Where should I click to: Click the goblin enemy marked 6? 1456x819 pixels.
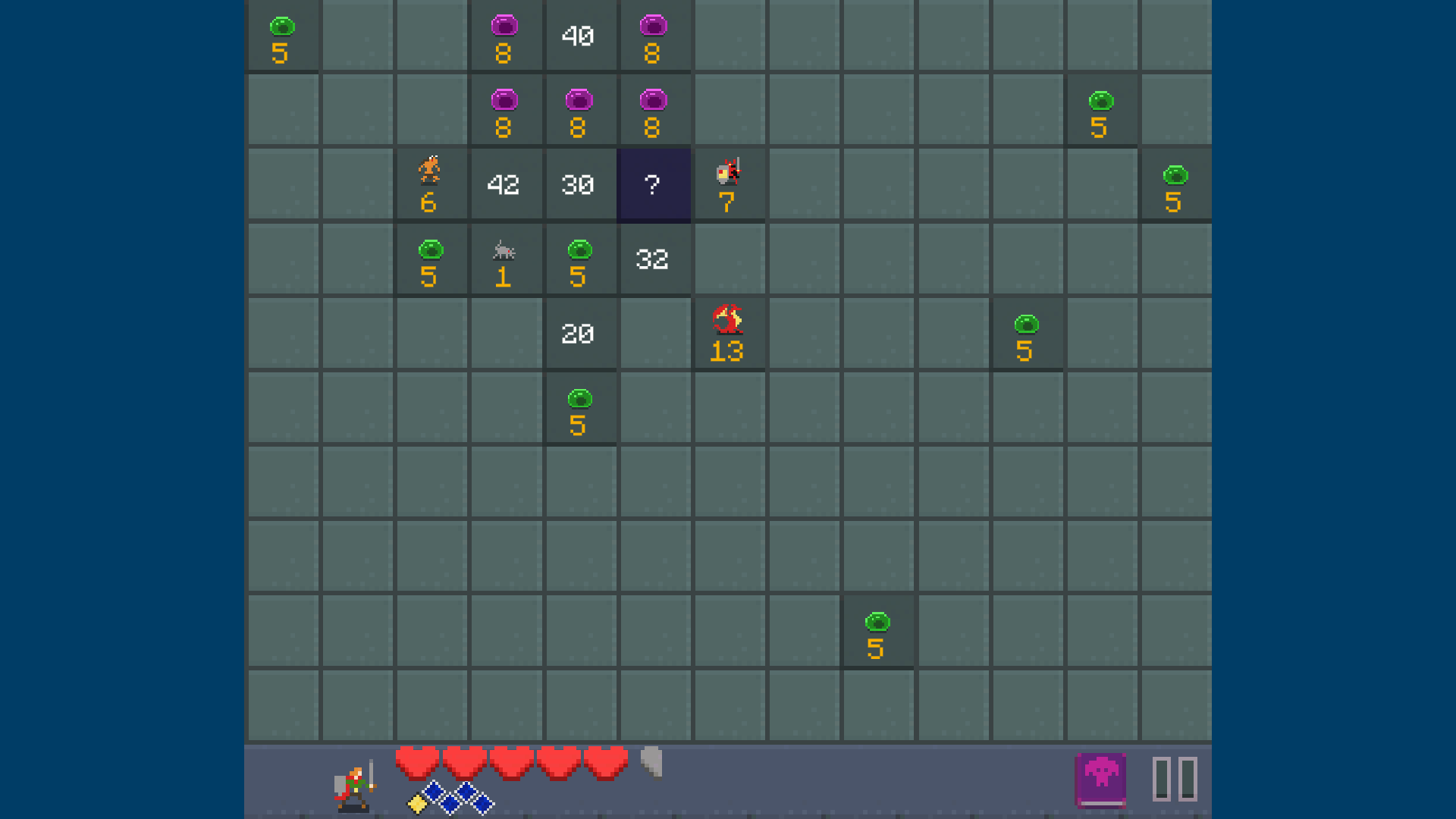[431, 184]
